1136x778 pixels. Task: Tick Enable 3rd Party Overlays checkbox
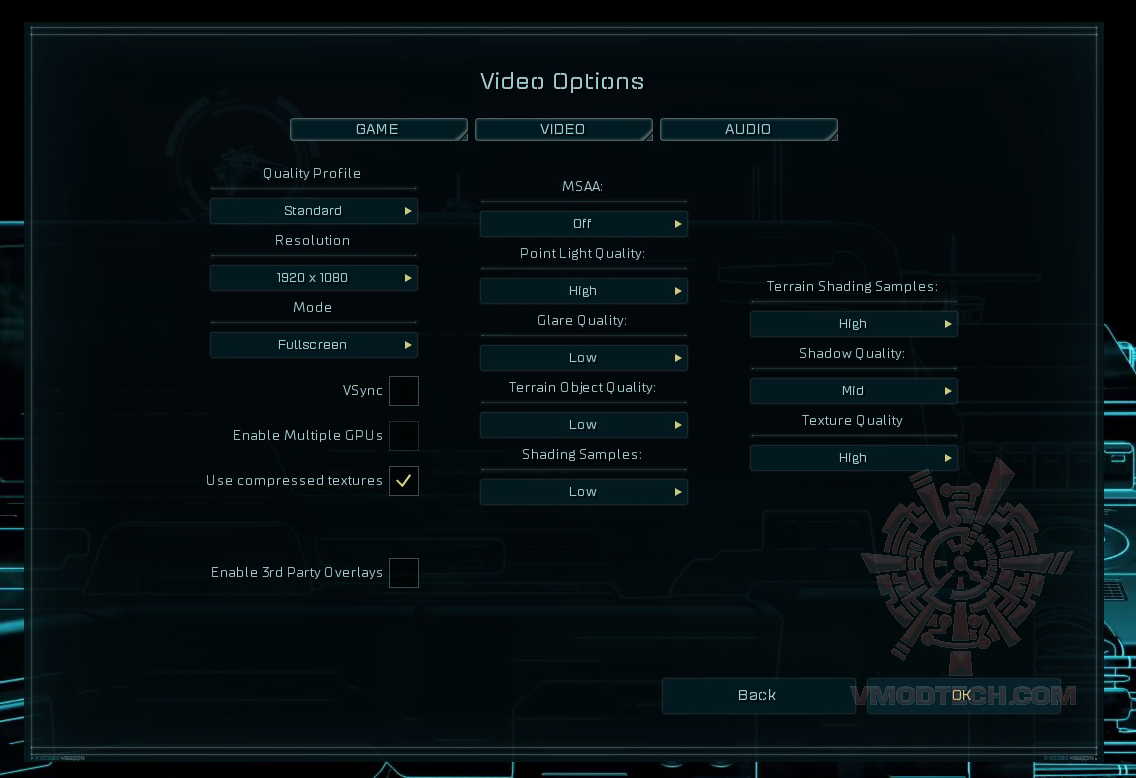(x=404, y=573)
